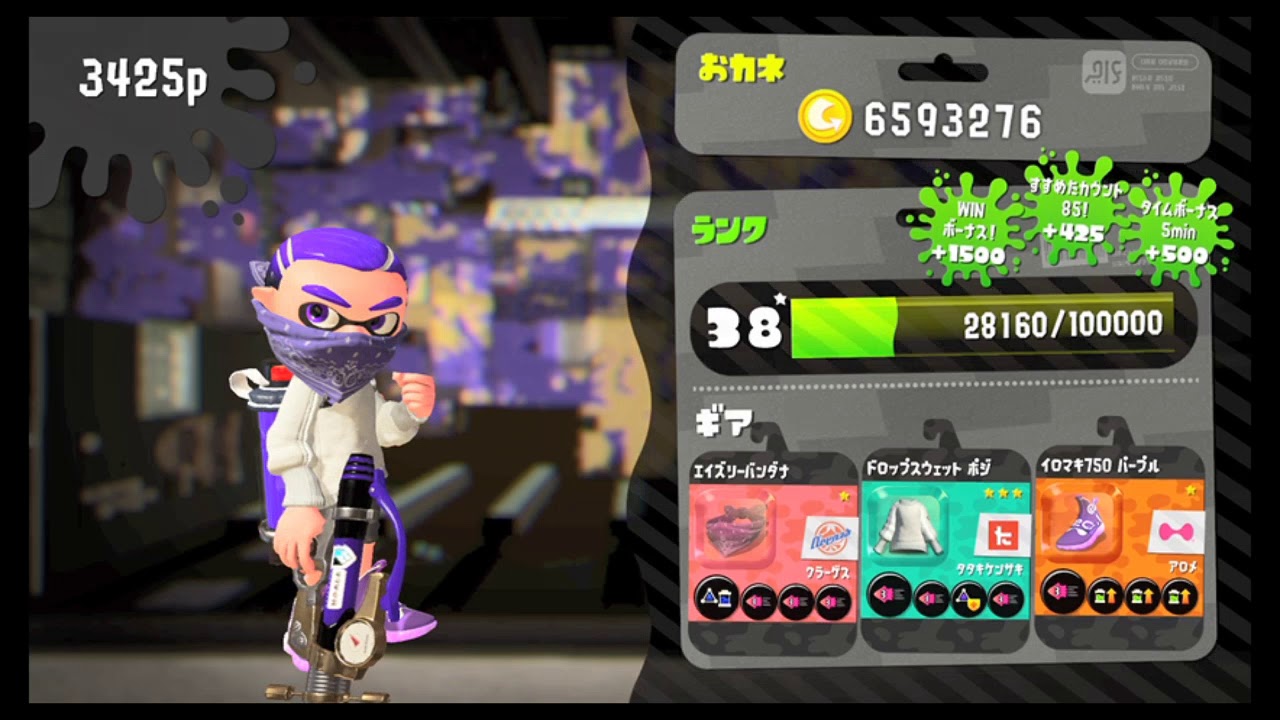Click the red た brand tag on the sweater card
1280x720 pixels.
click(1002, 534)
